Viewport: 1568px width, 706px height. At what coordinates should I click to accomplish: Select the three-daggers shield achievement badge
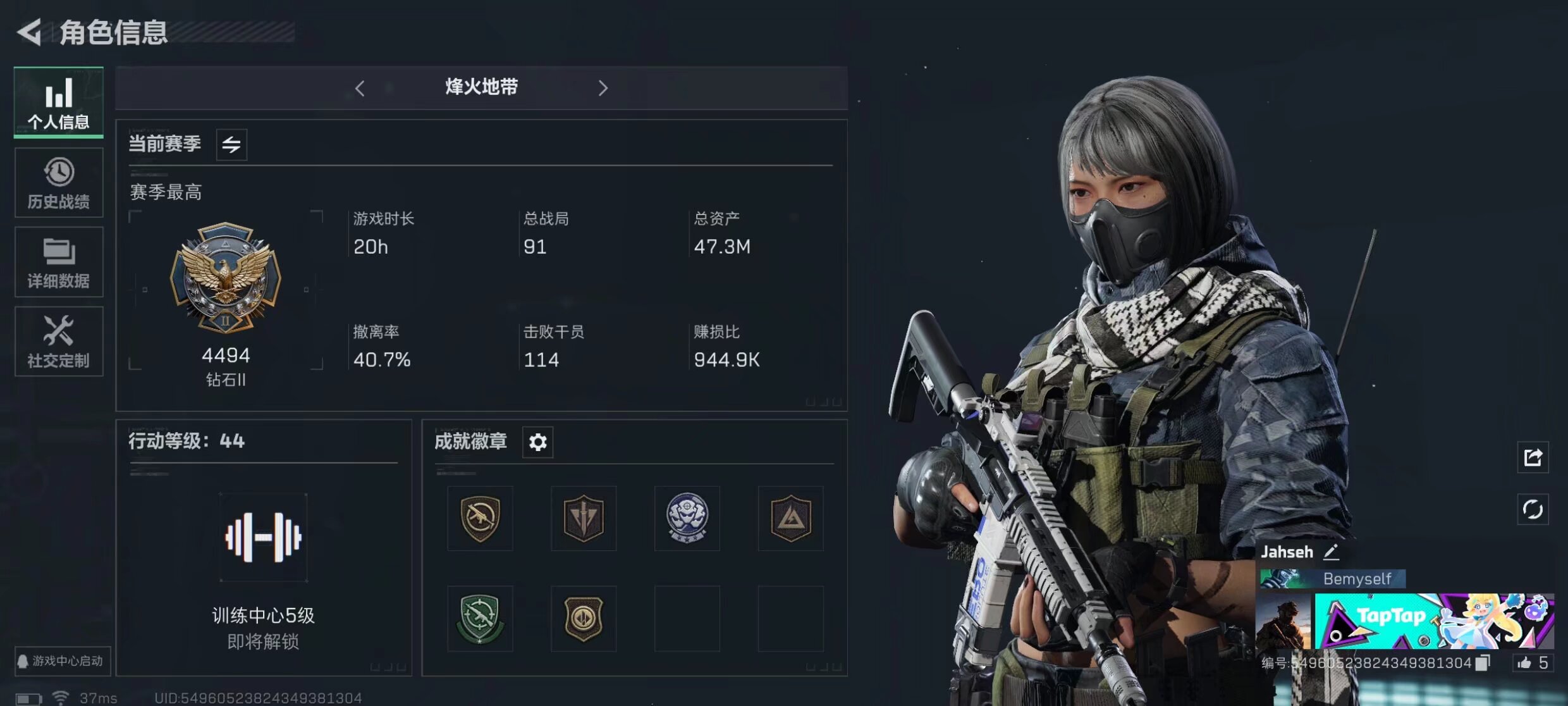583,518
